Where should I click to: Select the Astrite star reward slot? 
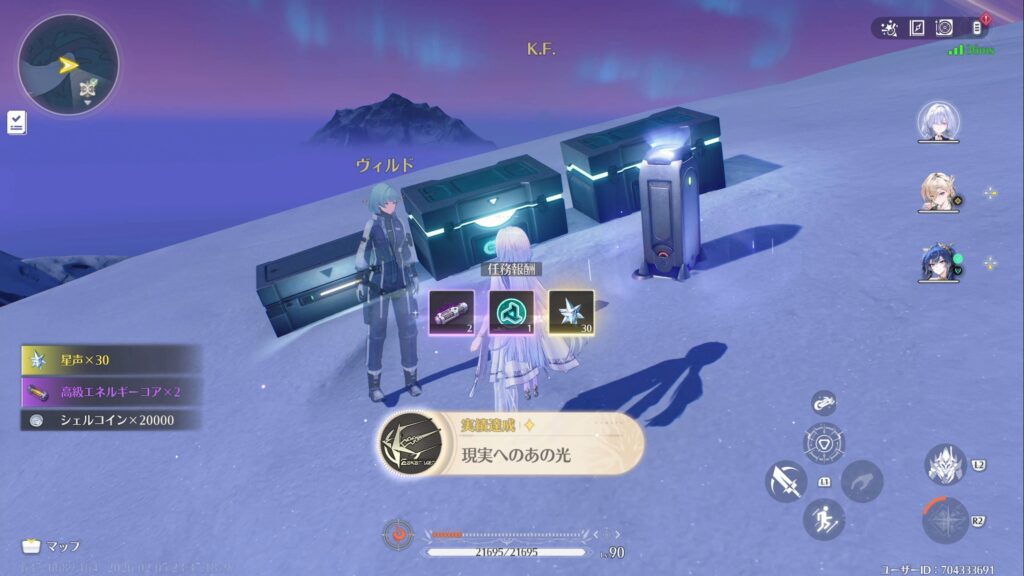[571, 312]
